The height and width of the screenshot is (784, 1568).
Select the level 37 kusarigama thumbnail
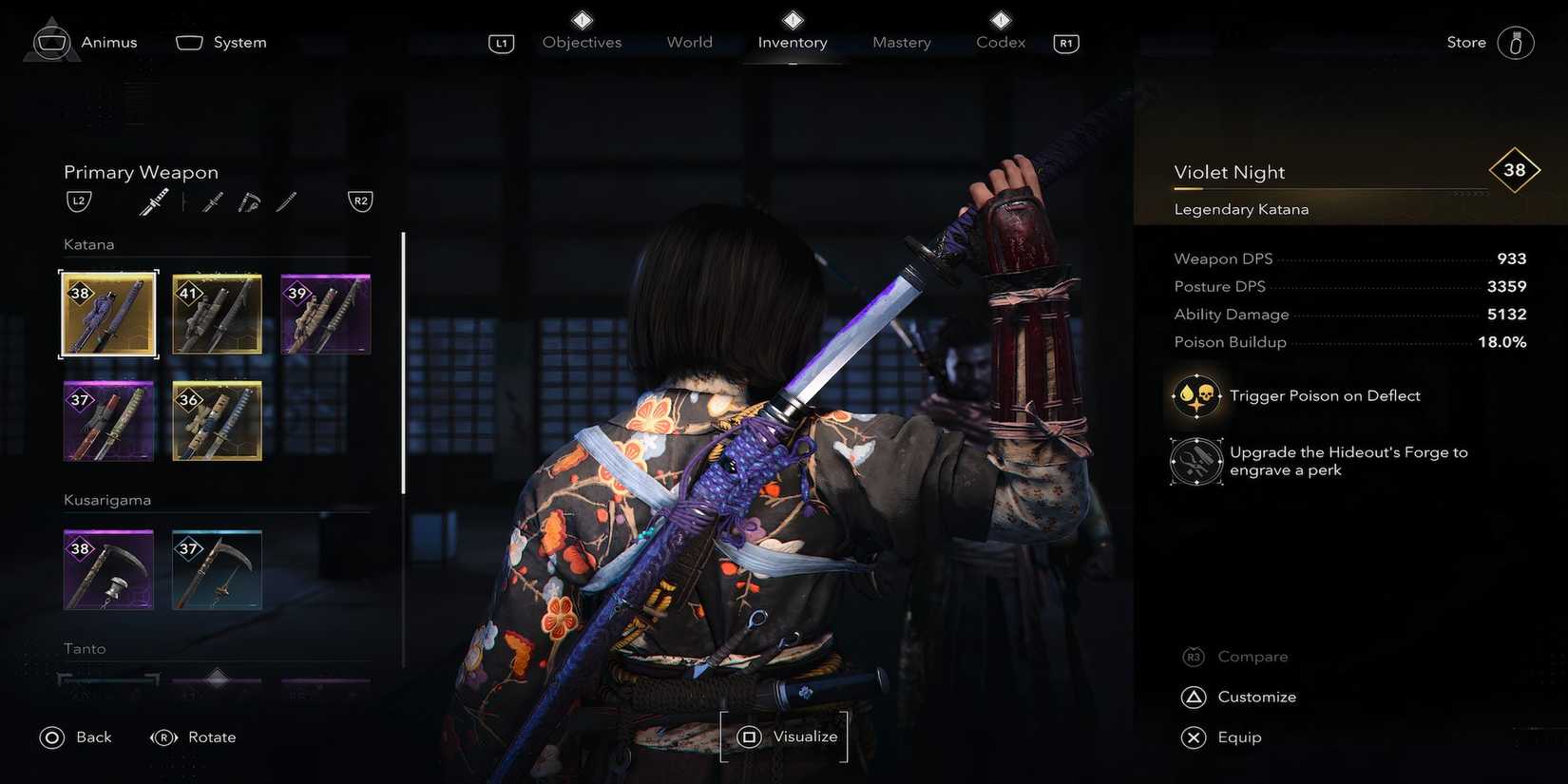coord(217,568)
